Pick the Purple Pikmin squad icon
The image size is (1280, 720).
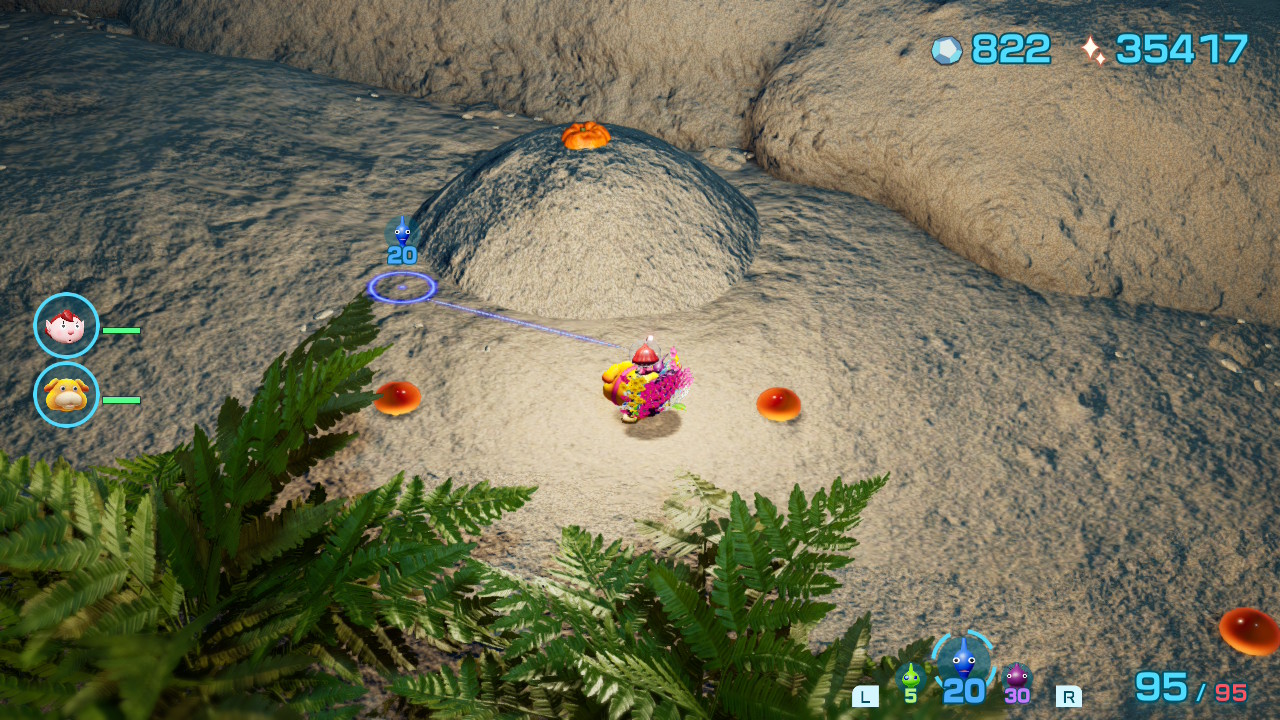[x=1017, y=678]
